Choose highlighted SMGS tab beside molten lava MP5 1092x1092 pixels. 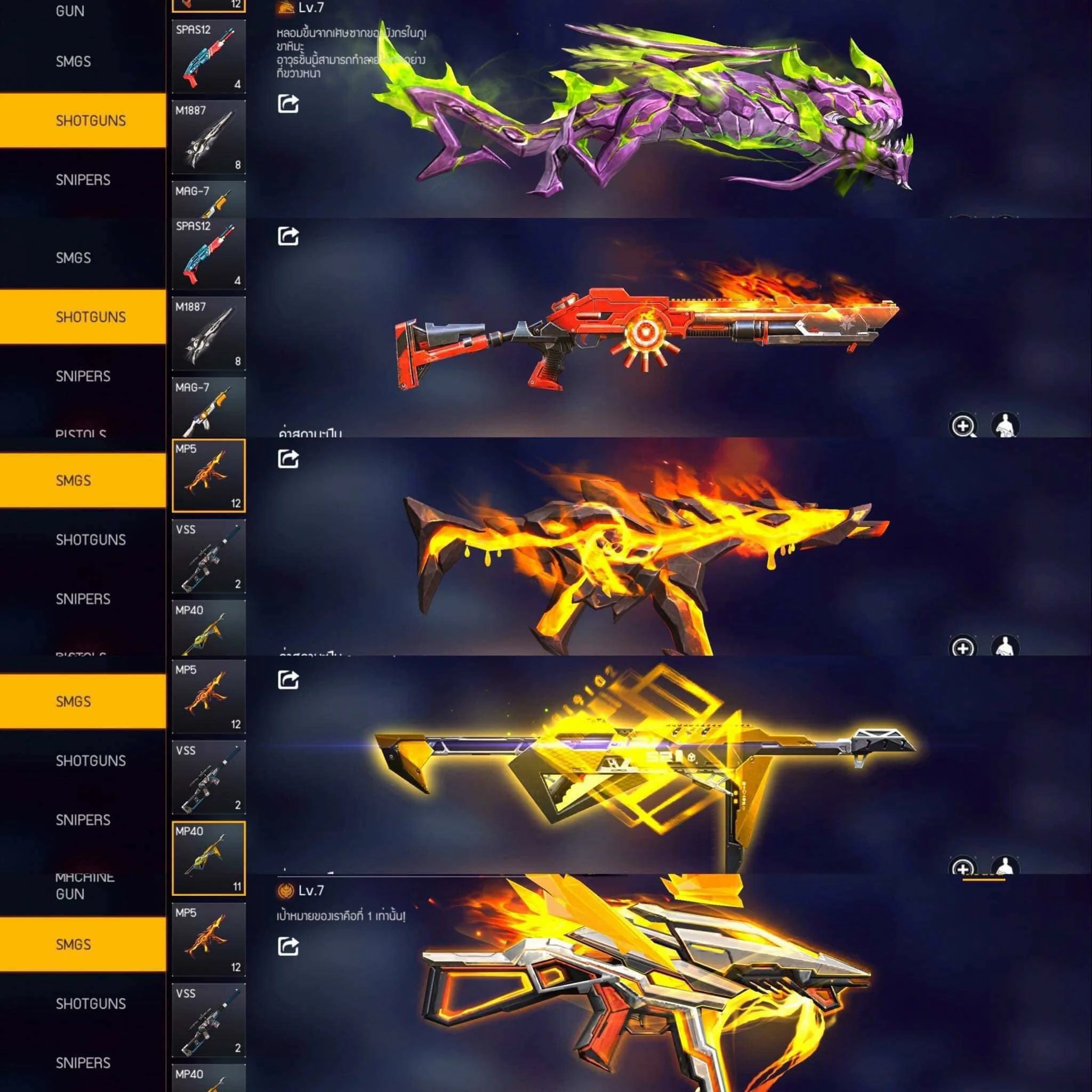click(83, 480)
